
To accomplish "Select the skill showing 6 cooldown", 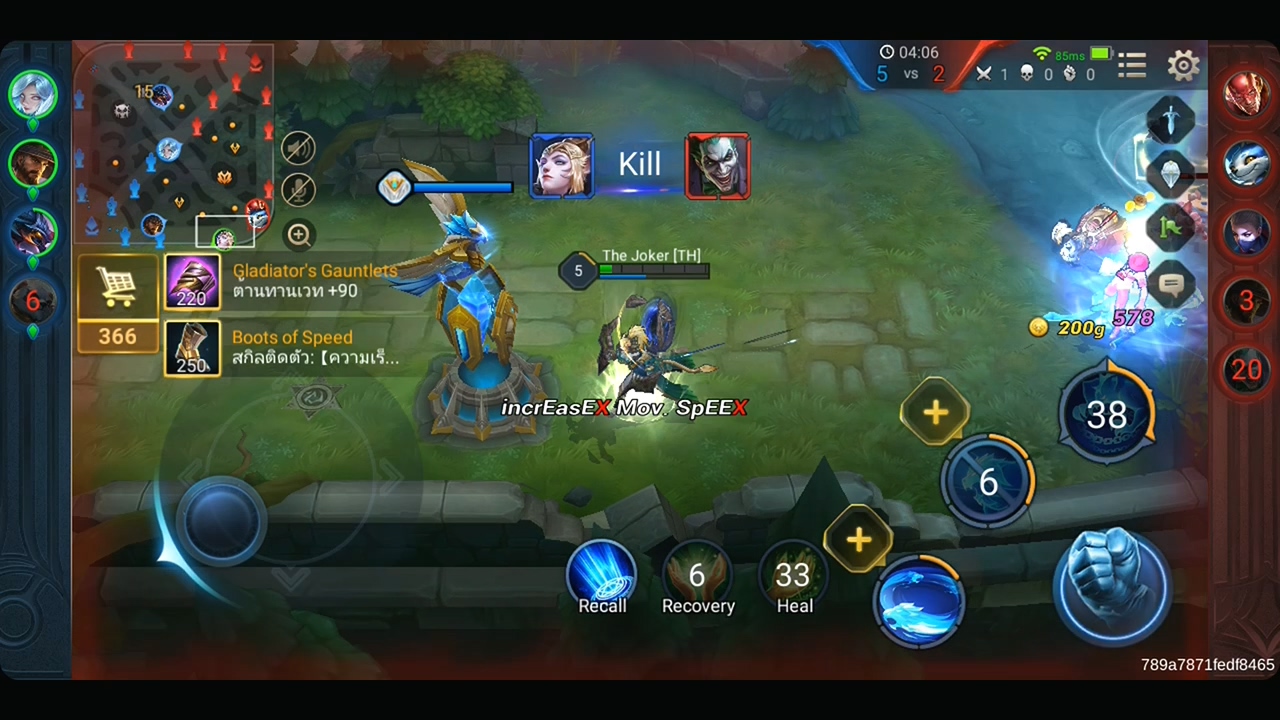I will 987,482.
